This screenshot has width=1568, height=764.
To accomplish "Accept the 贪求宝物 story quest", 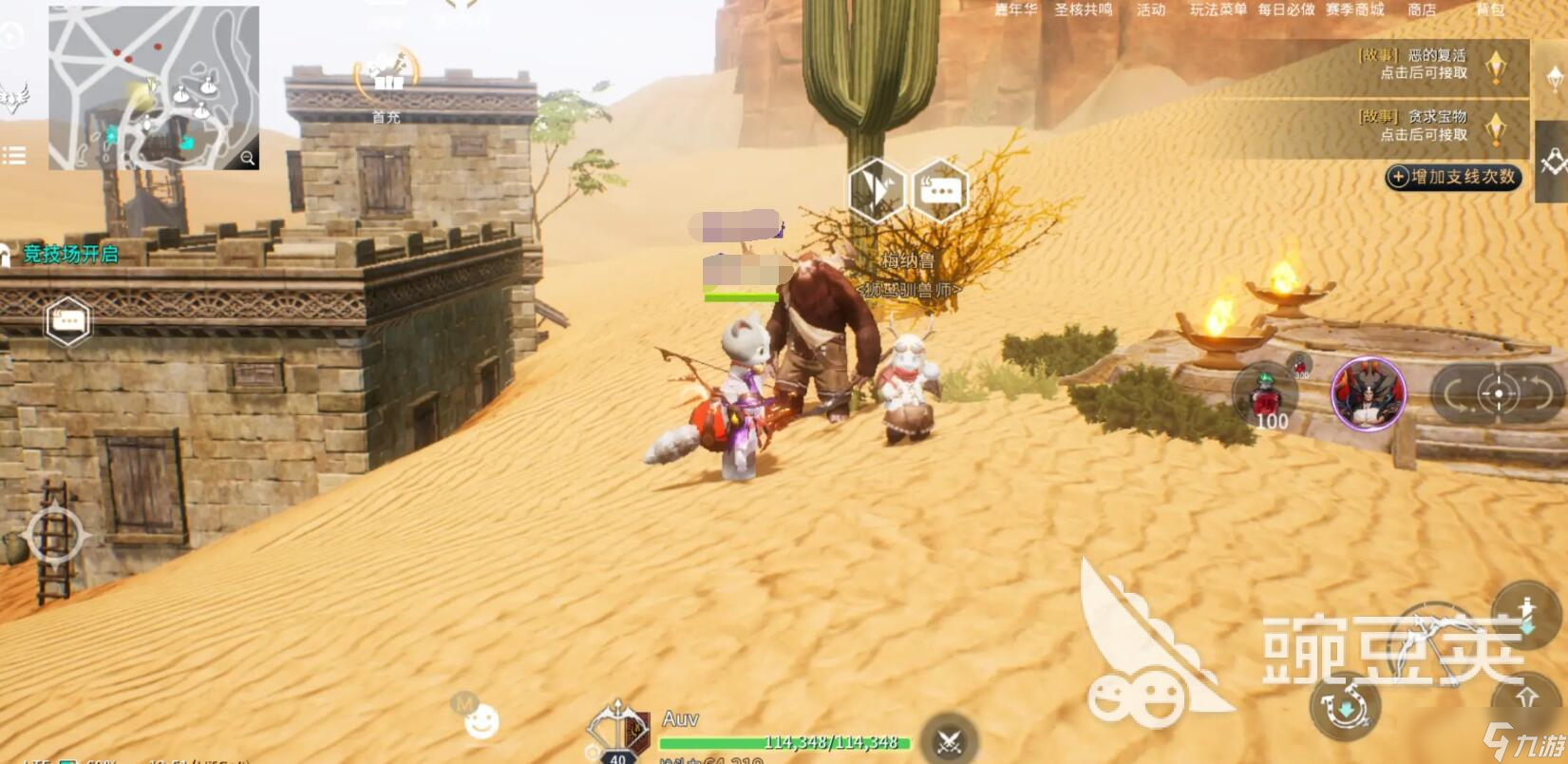I will coord(1423,125).
